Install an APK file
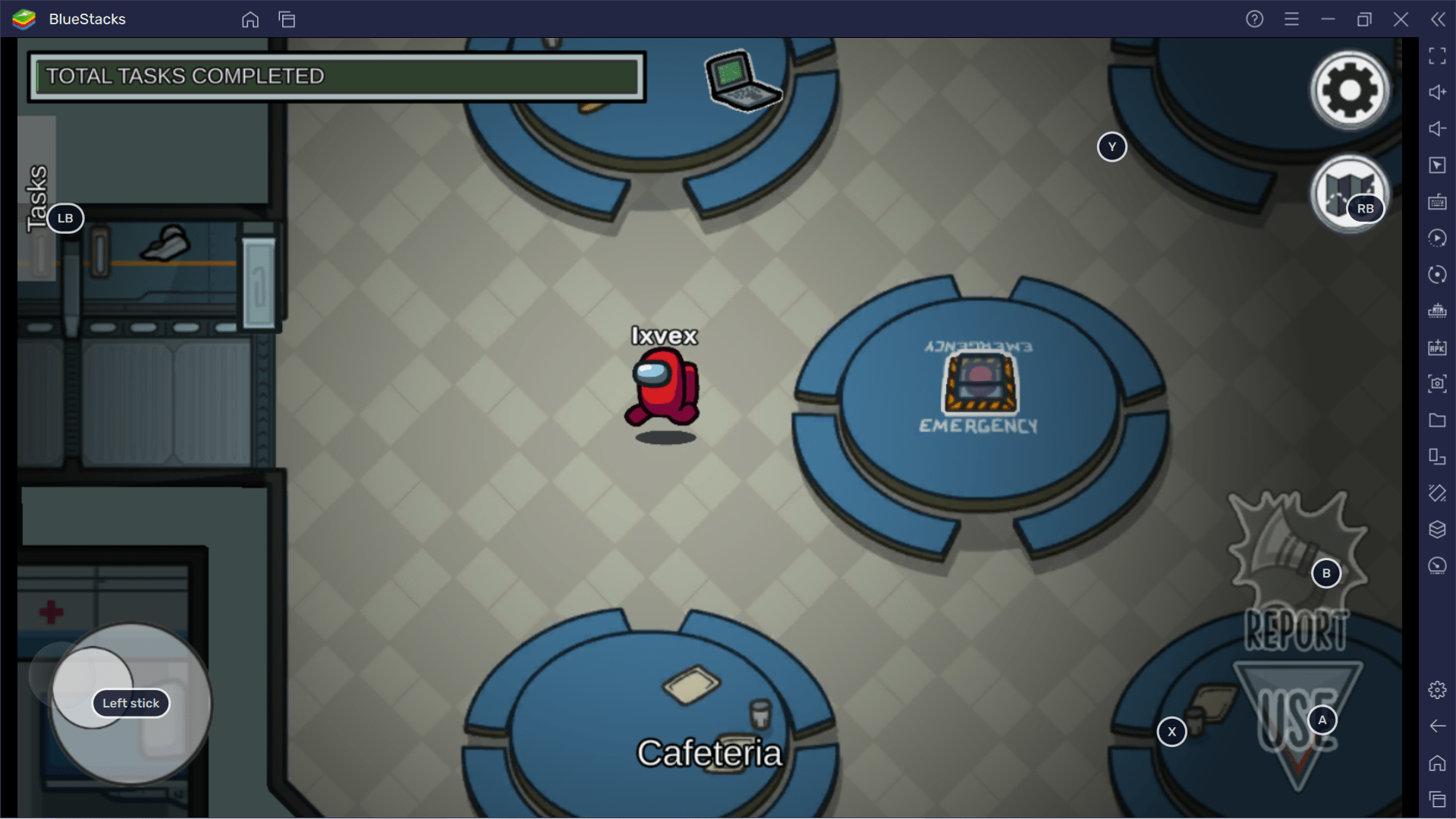This screenshot has height=819, width=1456. coord(1437,347)
